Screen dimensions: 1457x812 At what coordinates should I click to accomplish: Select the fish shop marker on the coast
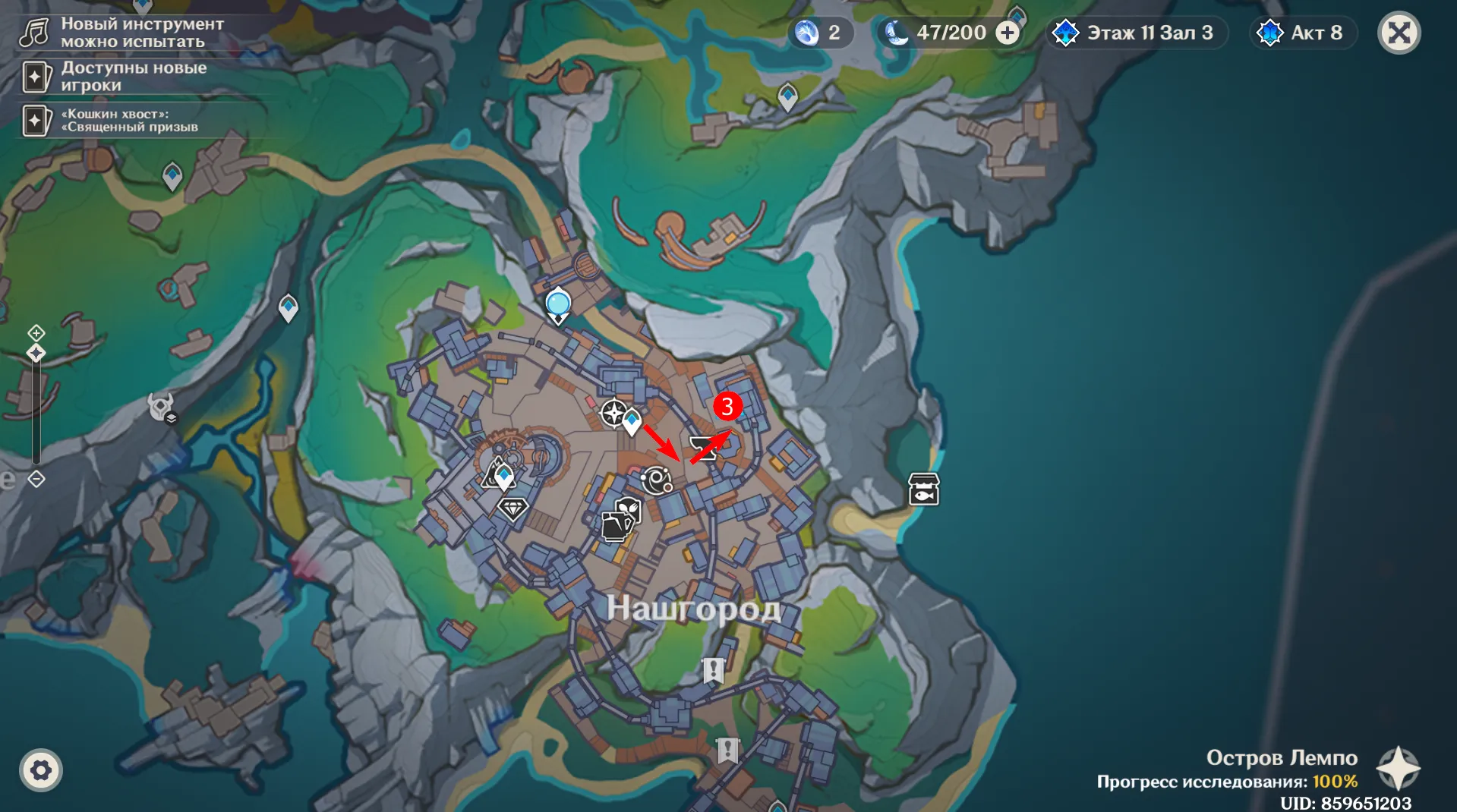(924, 489)
